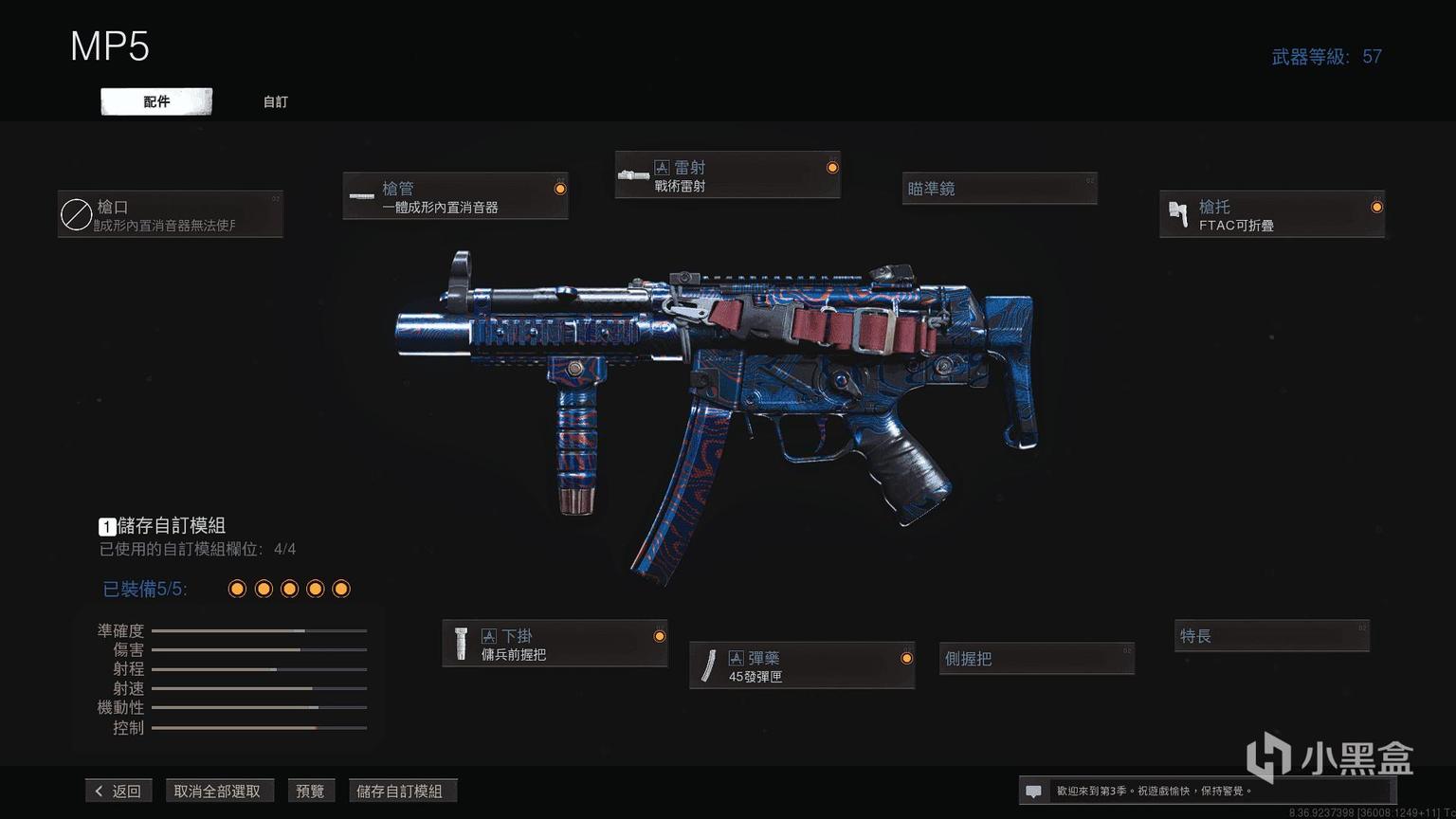
Task: Choose the 彈藥 ammunition slot
Action: click(802, 665)
